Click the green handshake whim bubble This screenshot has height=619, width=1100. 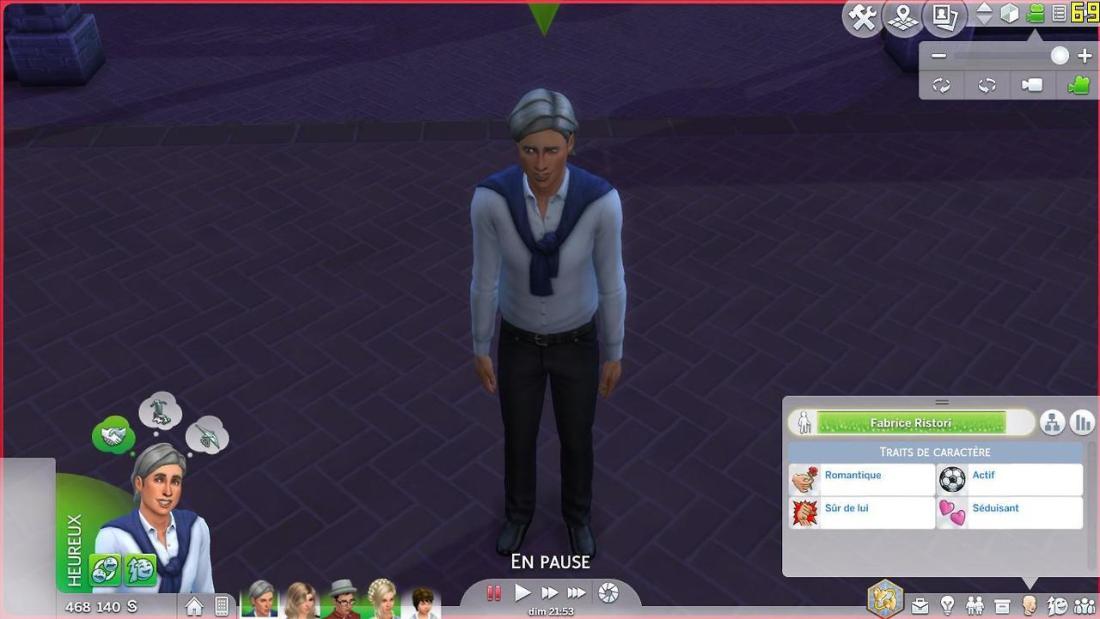(x=112, y=435)
